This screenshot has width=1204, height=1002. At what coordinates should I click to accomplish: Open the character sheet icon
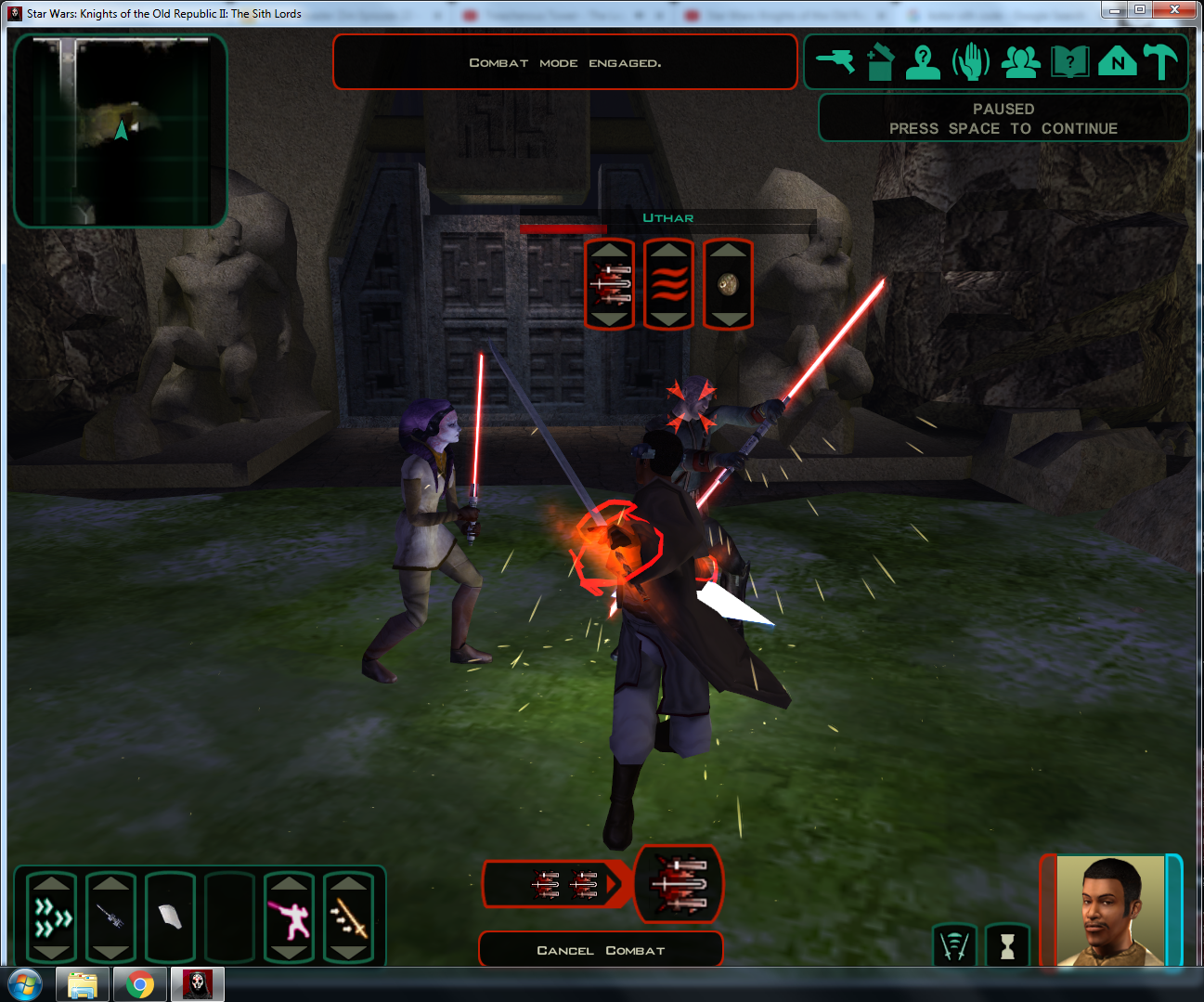(923, 62)
